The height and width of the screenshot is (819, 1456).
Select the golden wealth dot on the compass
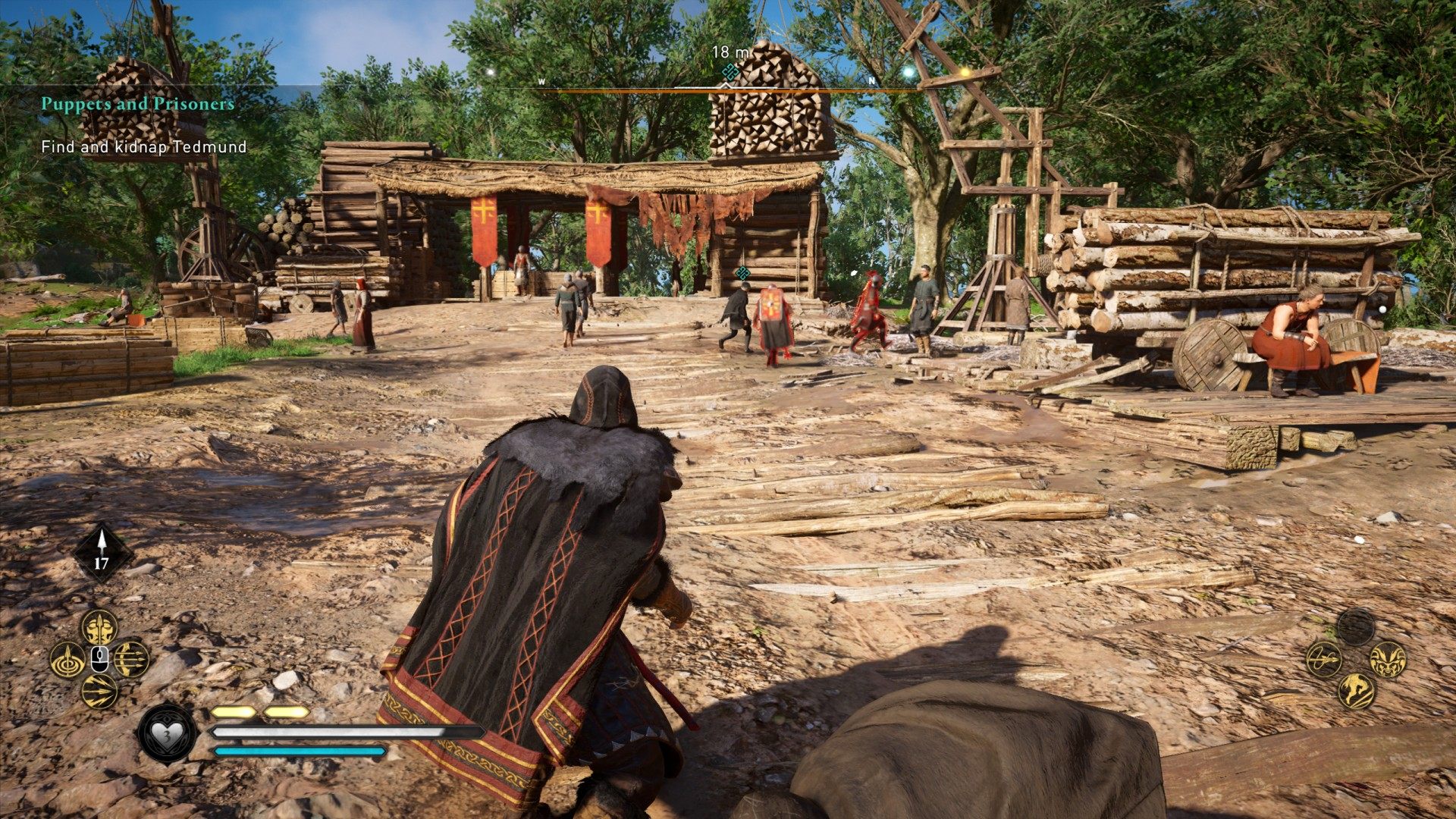[x=965, y=73]
